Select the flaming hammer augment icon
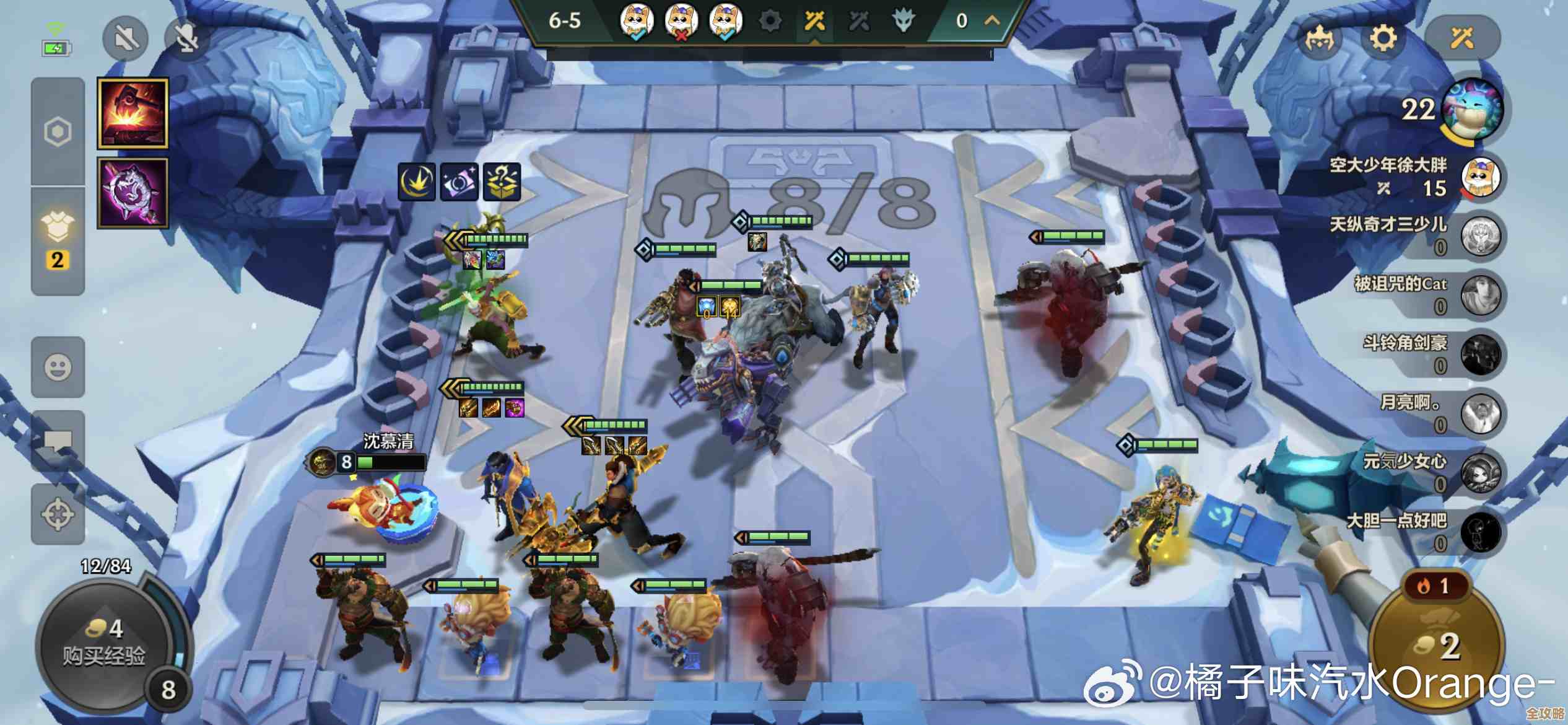The width and height of the screenshot is (1568, 725). coord(133,113)
